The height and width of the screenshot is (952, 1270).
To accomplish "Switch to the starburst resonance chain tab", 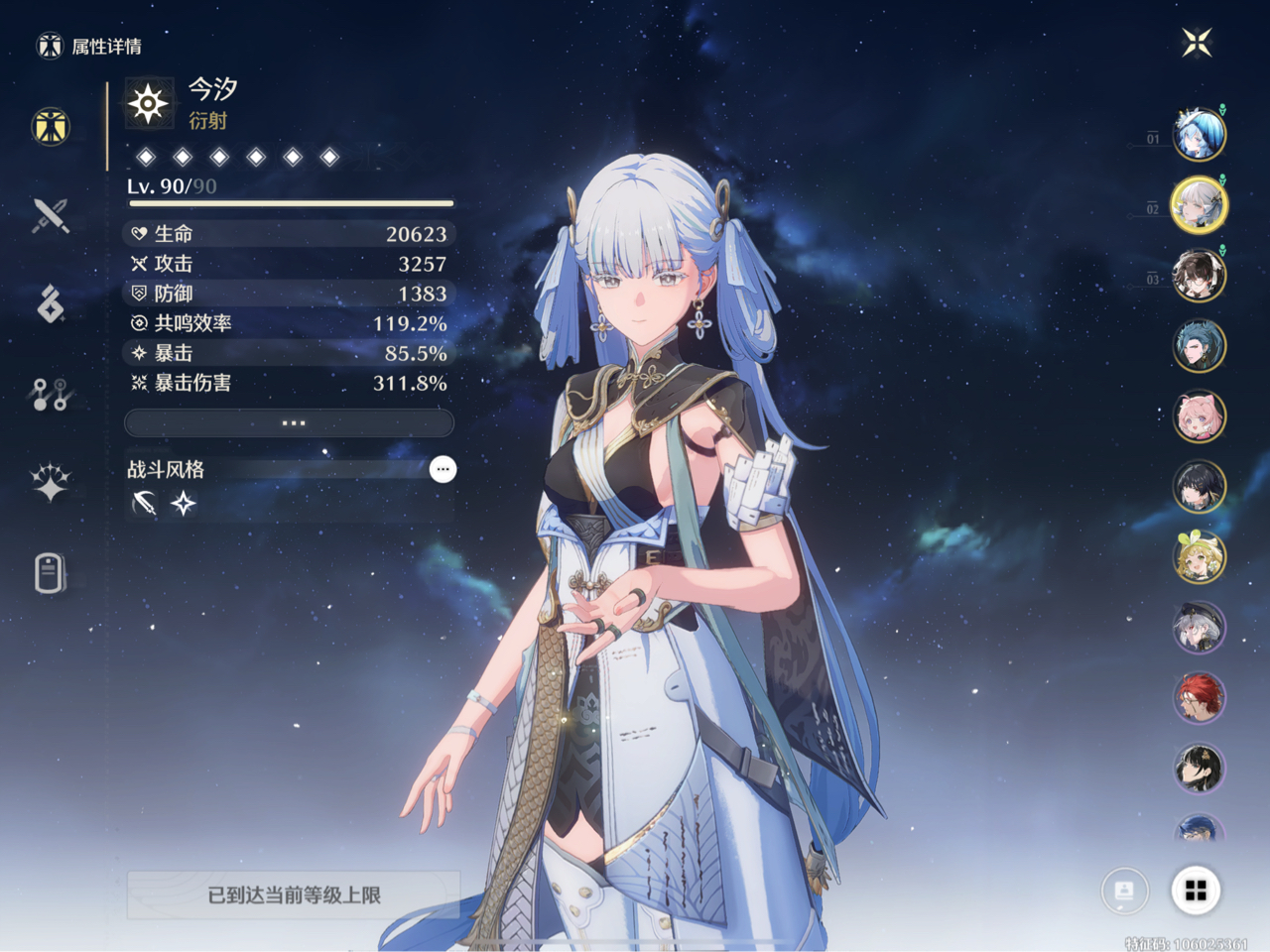I will tap(51, 483).
